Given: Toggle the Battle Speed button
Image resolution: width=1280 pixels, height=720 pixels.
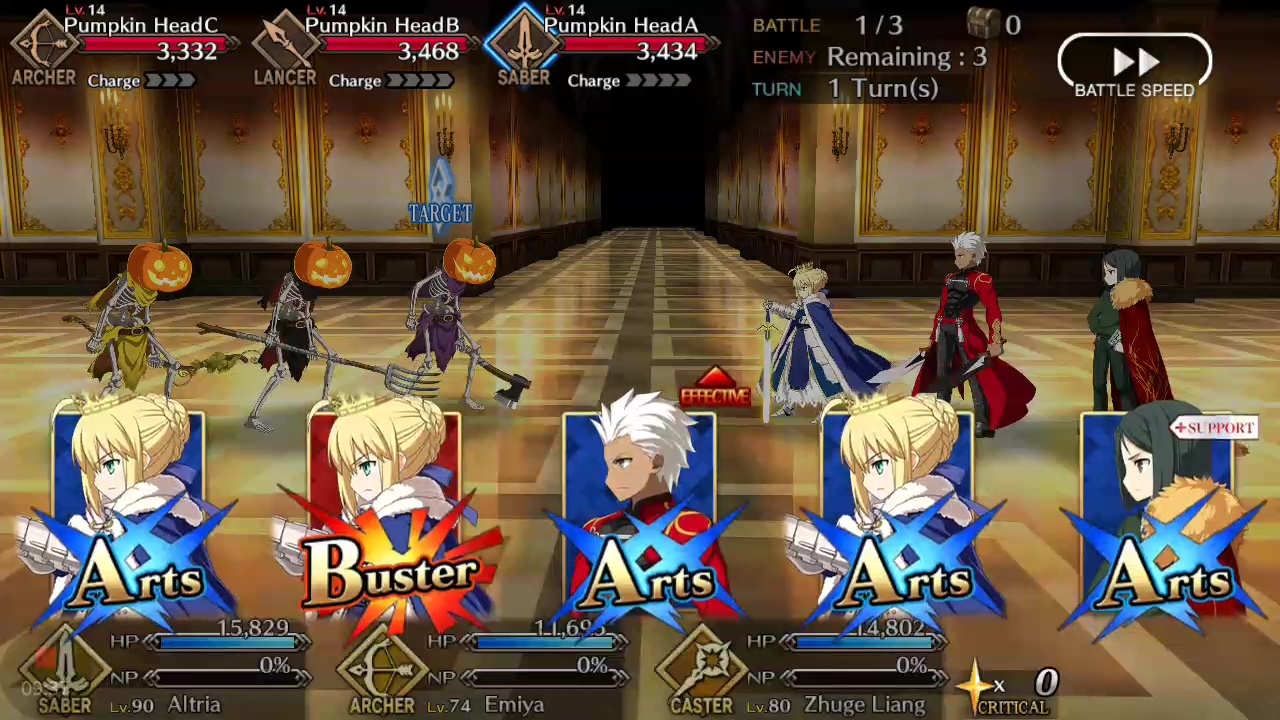Looking at the screenshot, I should [x=1134, y=65].
